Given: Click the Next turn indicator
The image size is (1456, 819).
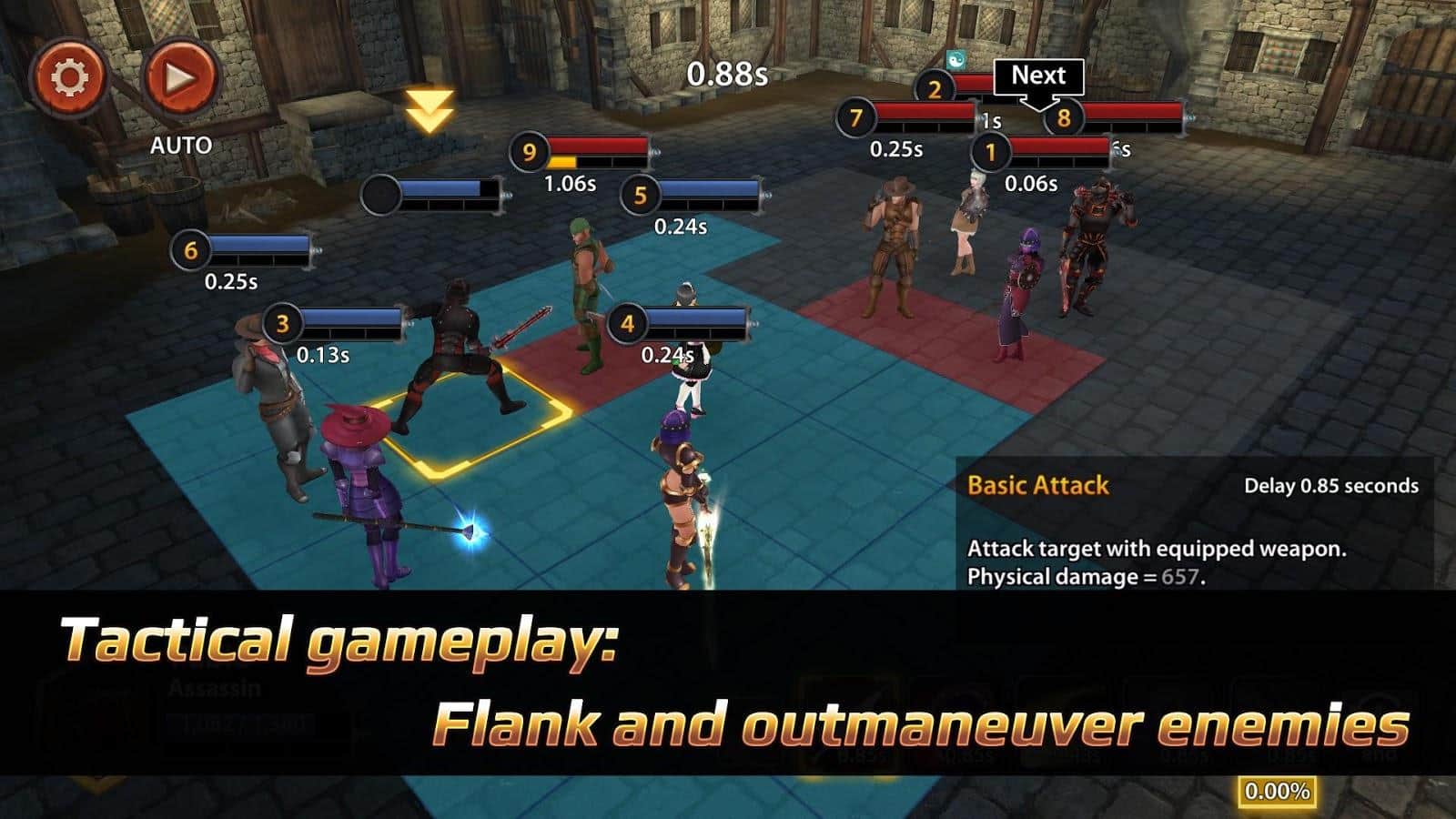Looking at the screenshot, I should coord(1041,77).
